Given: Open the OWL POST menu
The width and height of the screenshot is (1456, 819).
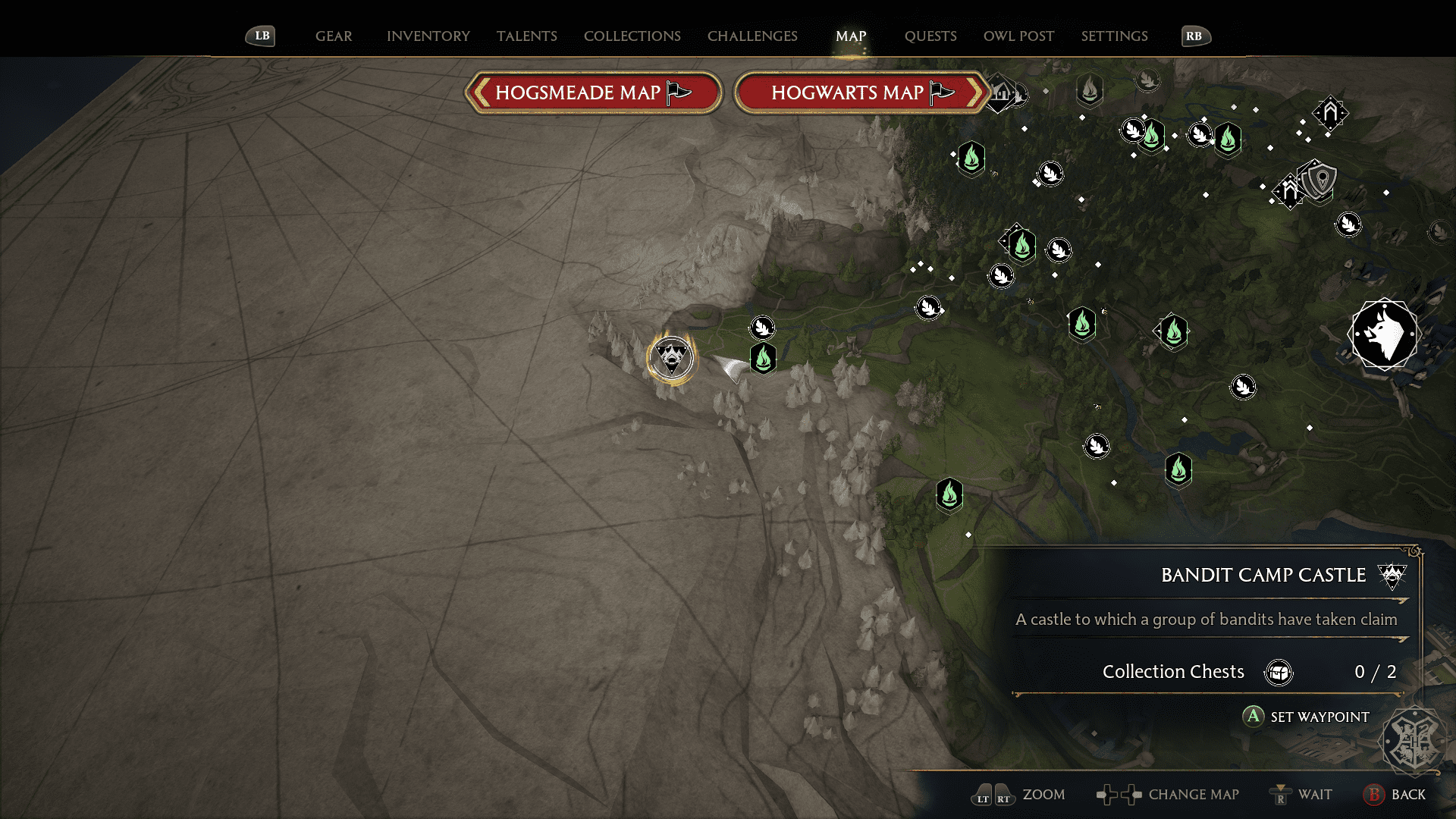Looking at the screenshot, I should click(x=1018, y=36).
